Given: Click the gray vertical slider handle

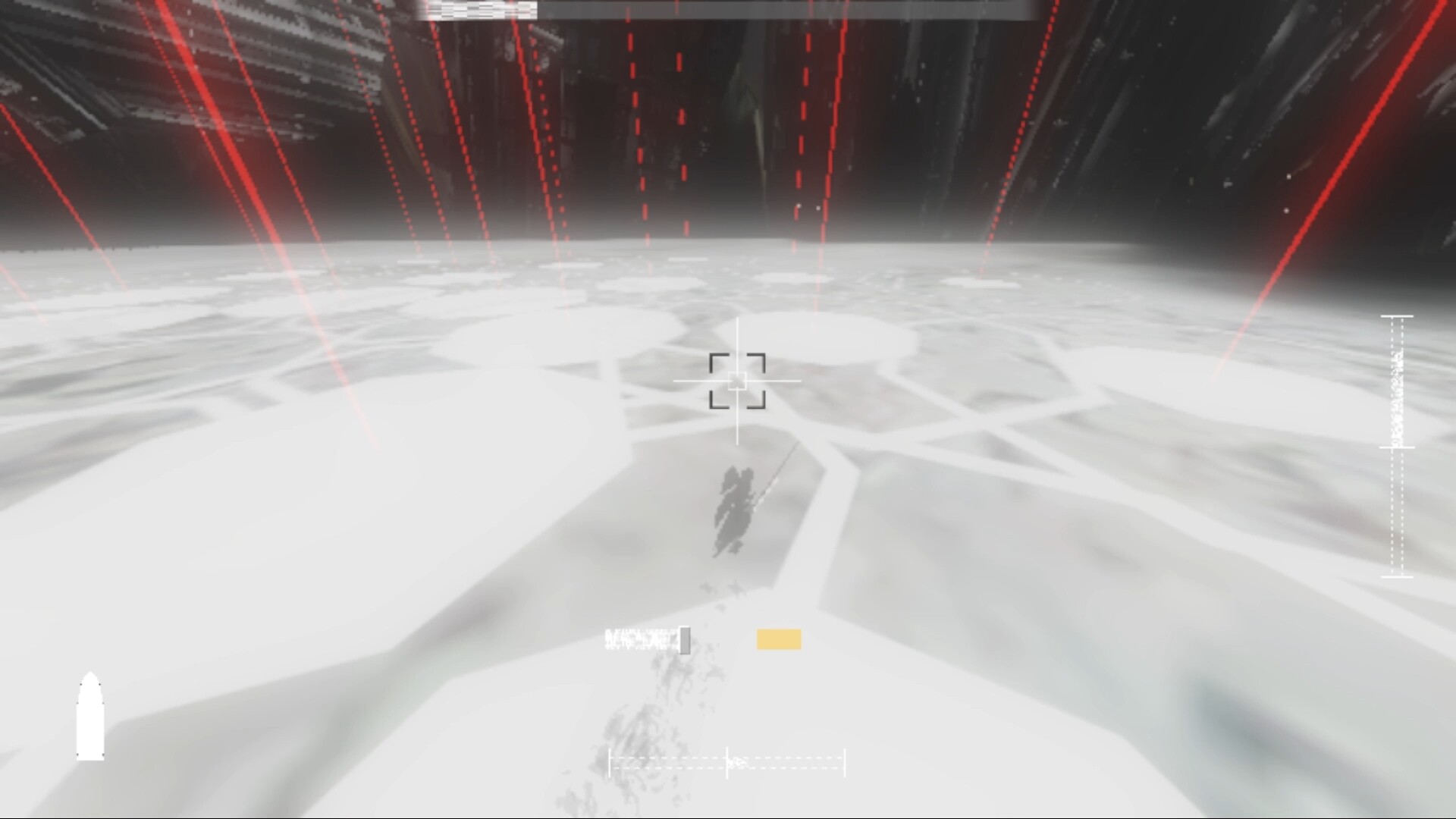Looking at the screenshot, I should click(x=685, y=640).
